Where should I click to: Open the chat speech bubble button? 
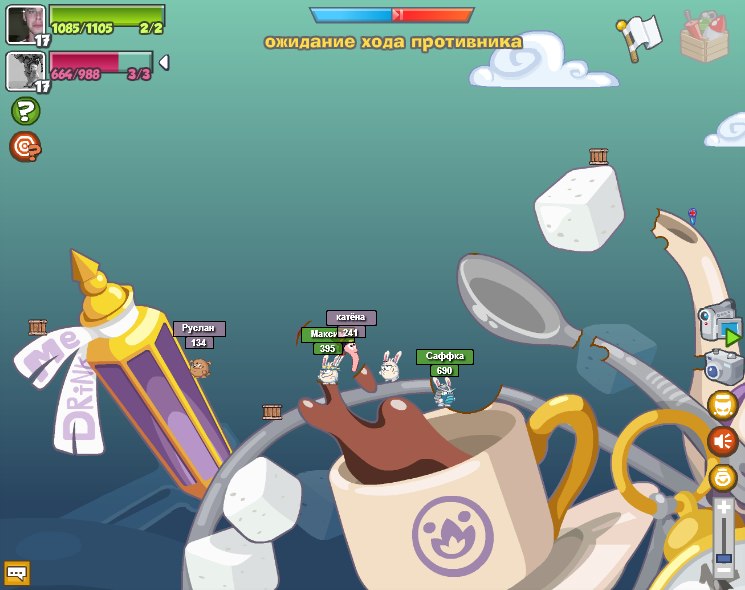[x=17, y=573]
